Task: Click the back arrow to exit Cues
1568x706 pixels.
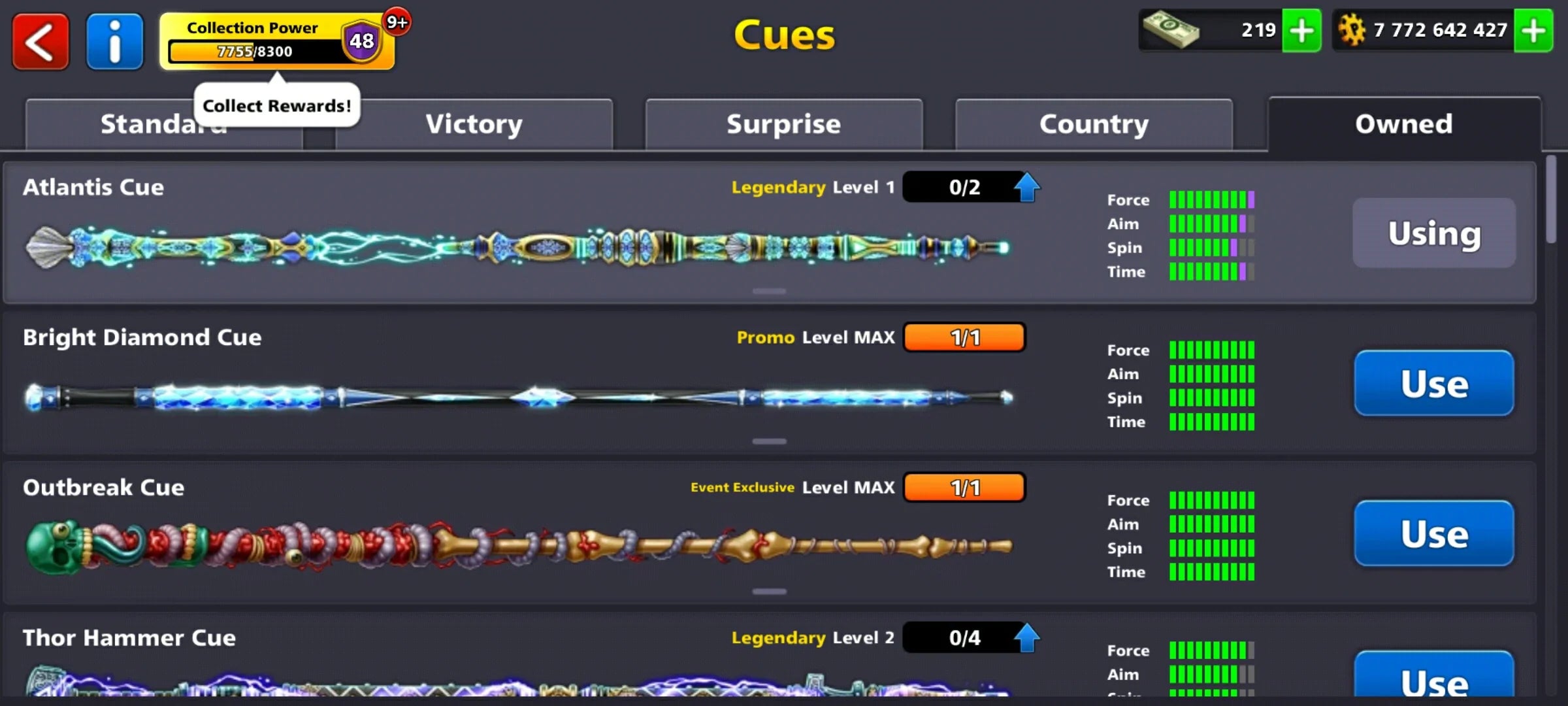Action: (41, 41)
